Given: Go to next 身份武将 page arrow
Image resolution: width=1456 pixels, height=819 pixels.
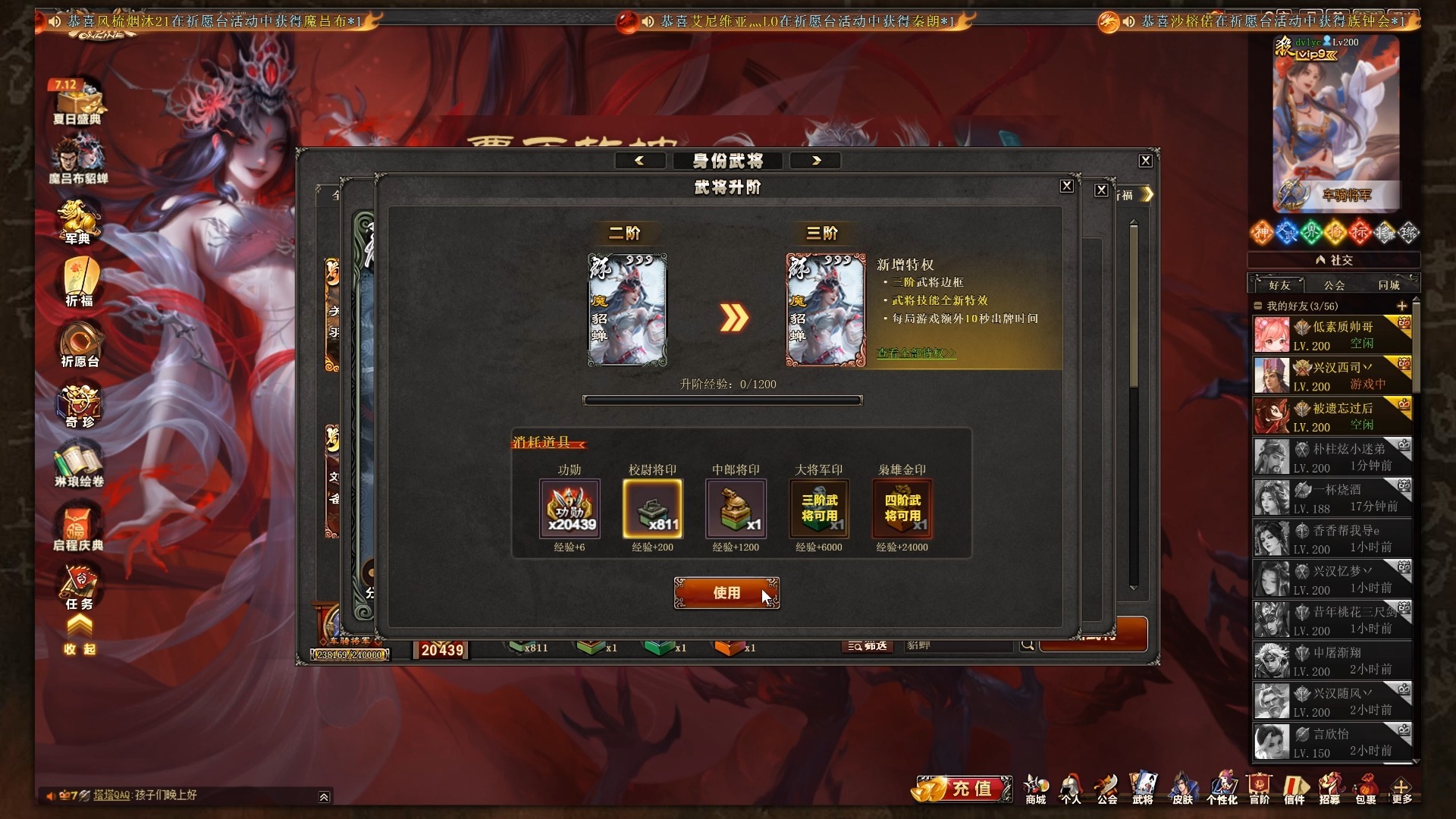Looking at the screenshot, I should [816, 160].
